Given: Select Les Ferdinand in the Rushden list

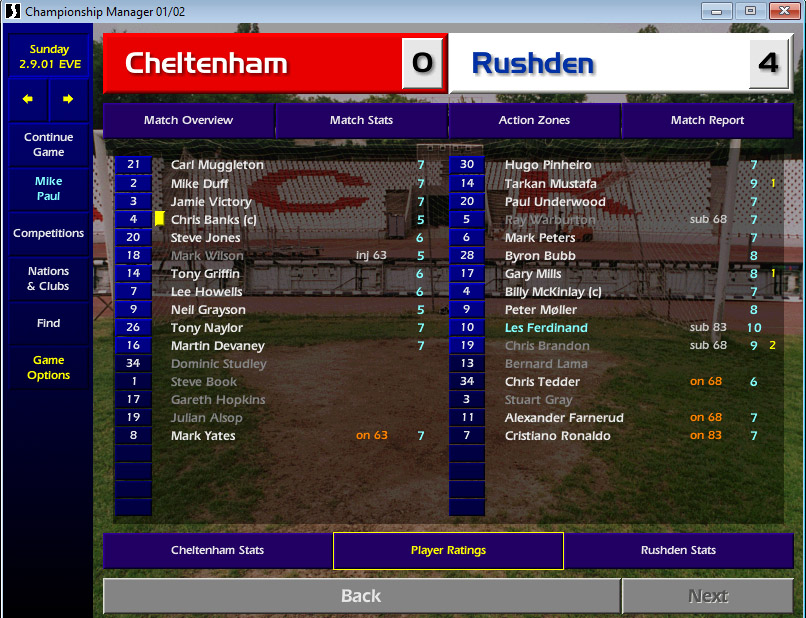Looking at the screenshot, I should point(546,328).
